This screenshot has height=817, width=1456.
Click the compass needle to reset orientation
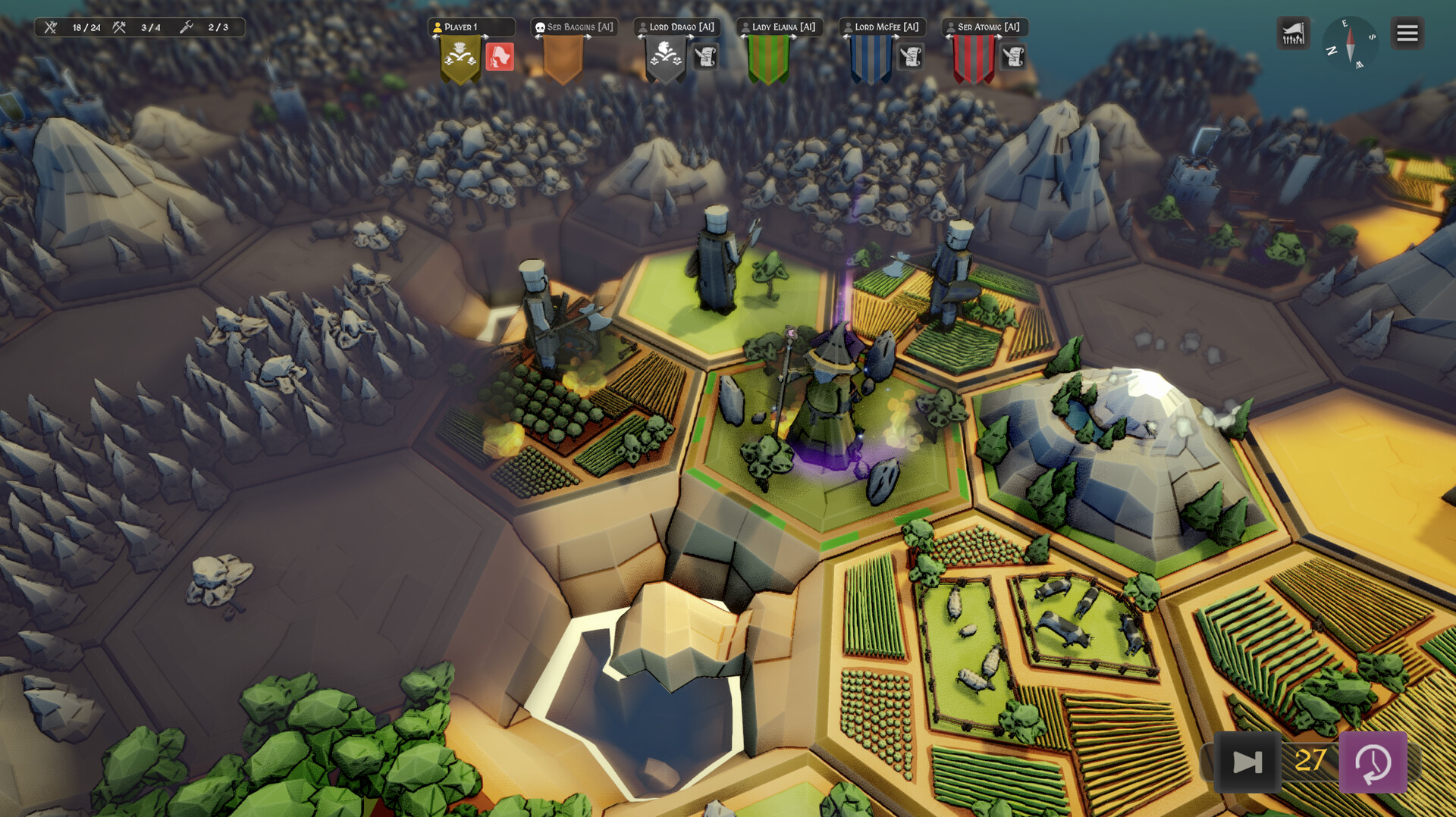tap(1350, 44)
